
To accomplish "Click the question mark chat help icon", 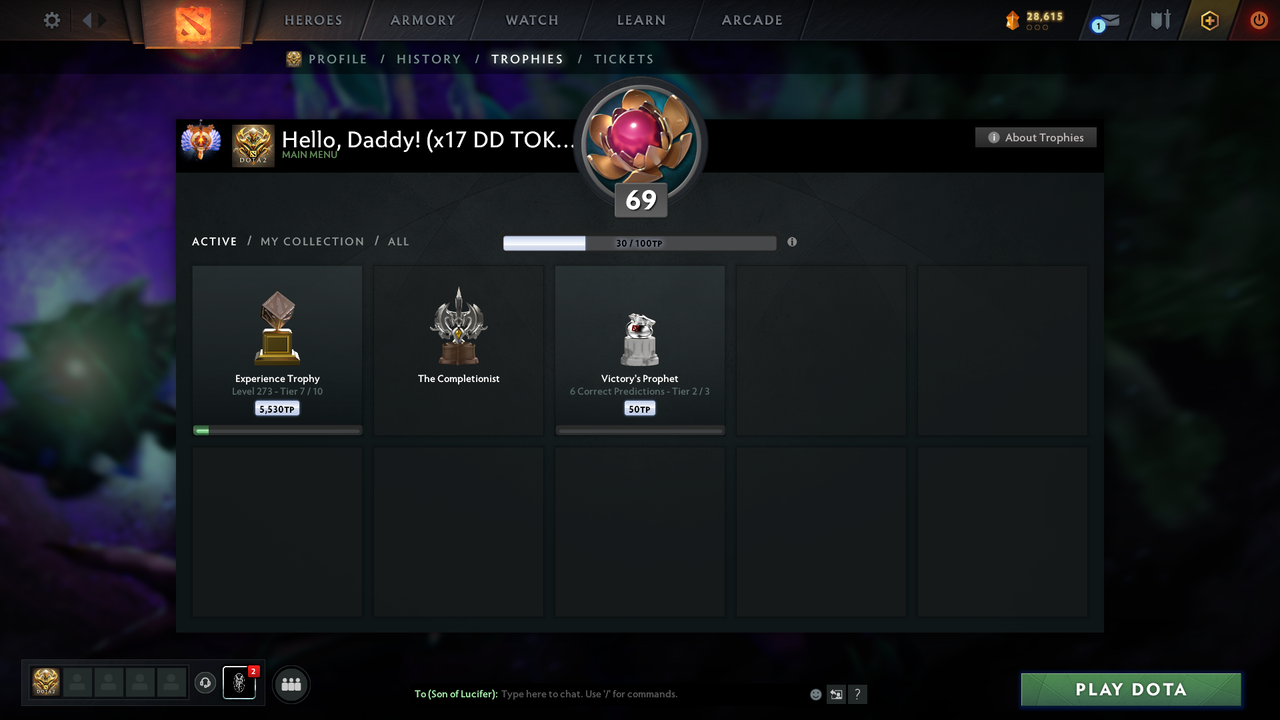I will [857, 694].
